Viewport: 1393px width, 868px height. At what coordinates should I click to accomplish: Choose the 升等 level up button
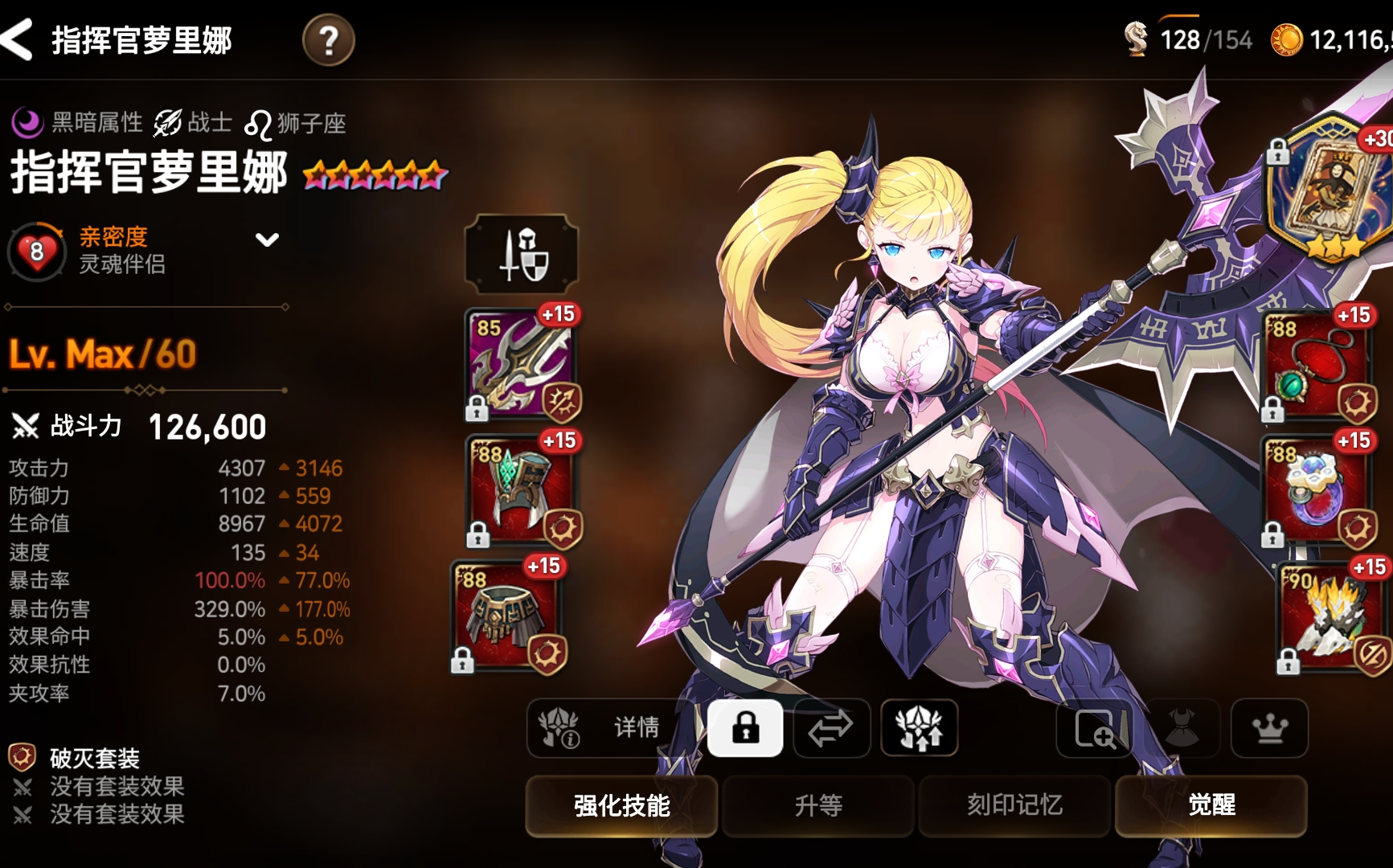tap(818, 805)
